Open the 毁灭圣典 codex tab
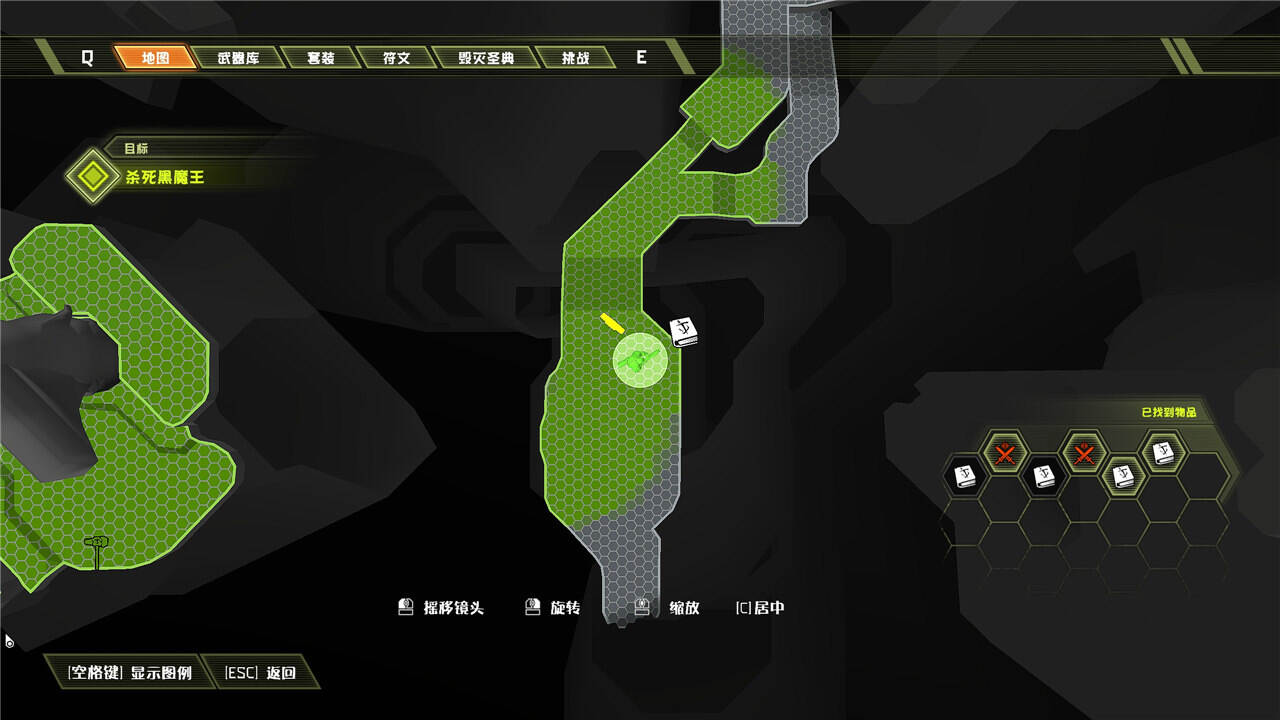Image resolution: width=1280 pixels, height=720 pixels. 486,58
